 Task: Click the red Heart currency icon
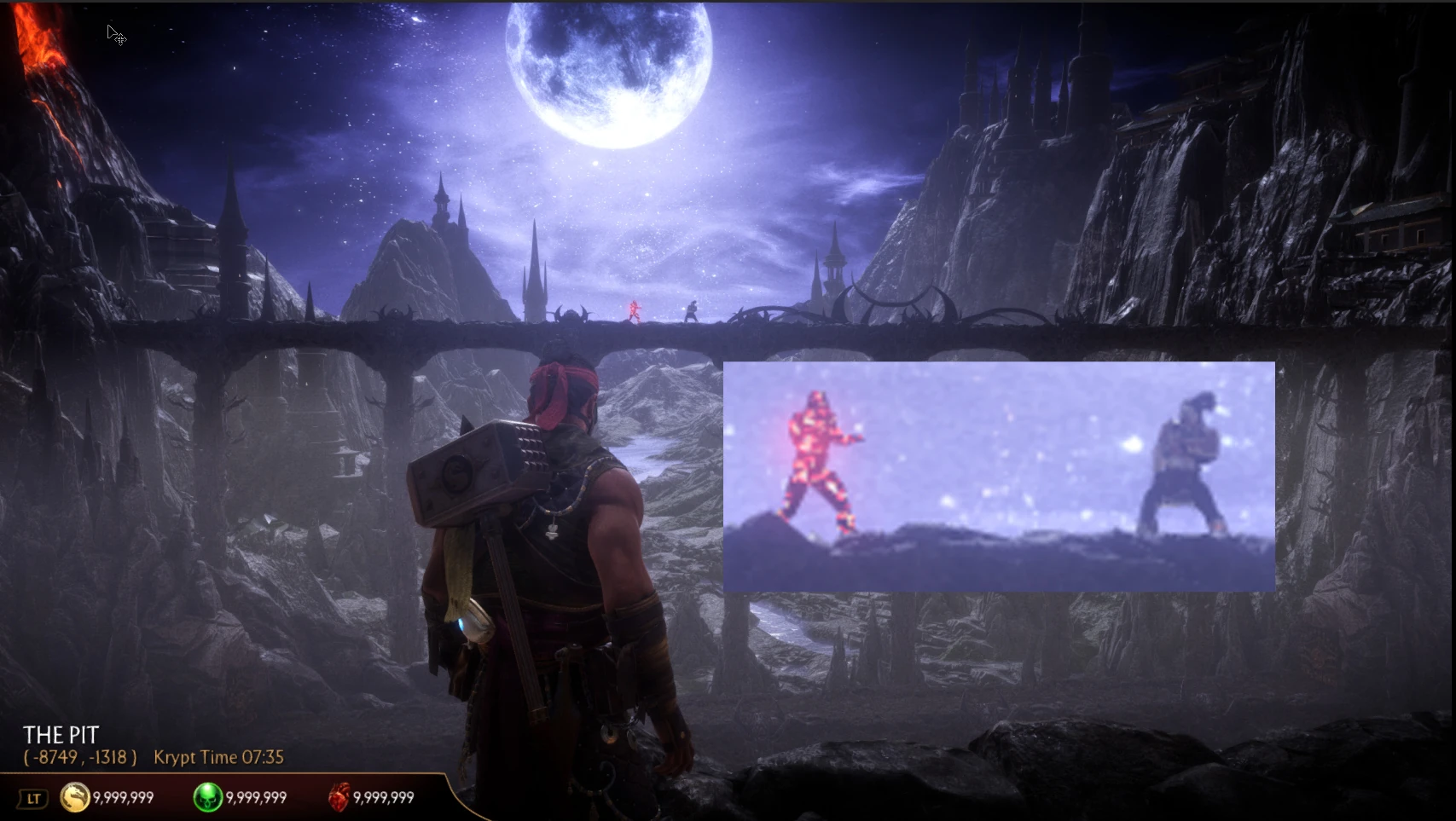tap(339, 795)
